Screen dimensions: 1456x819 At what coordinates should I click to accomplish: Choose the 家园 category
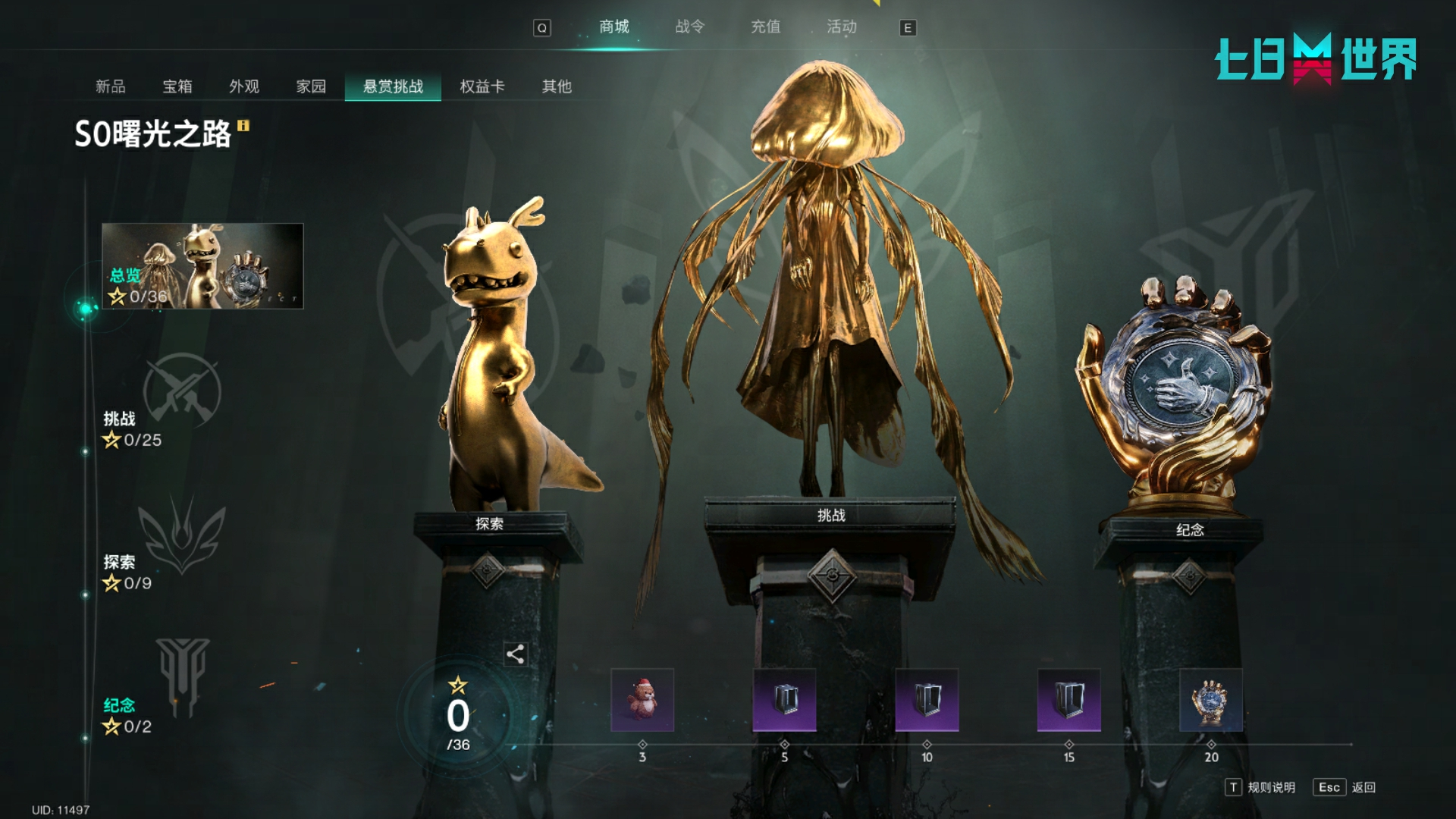coord(311,86)
